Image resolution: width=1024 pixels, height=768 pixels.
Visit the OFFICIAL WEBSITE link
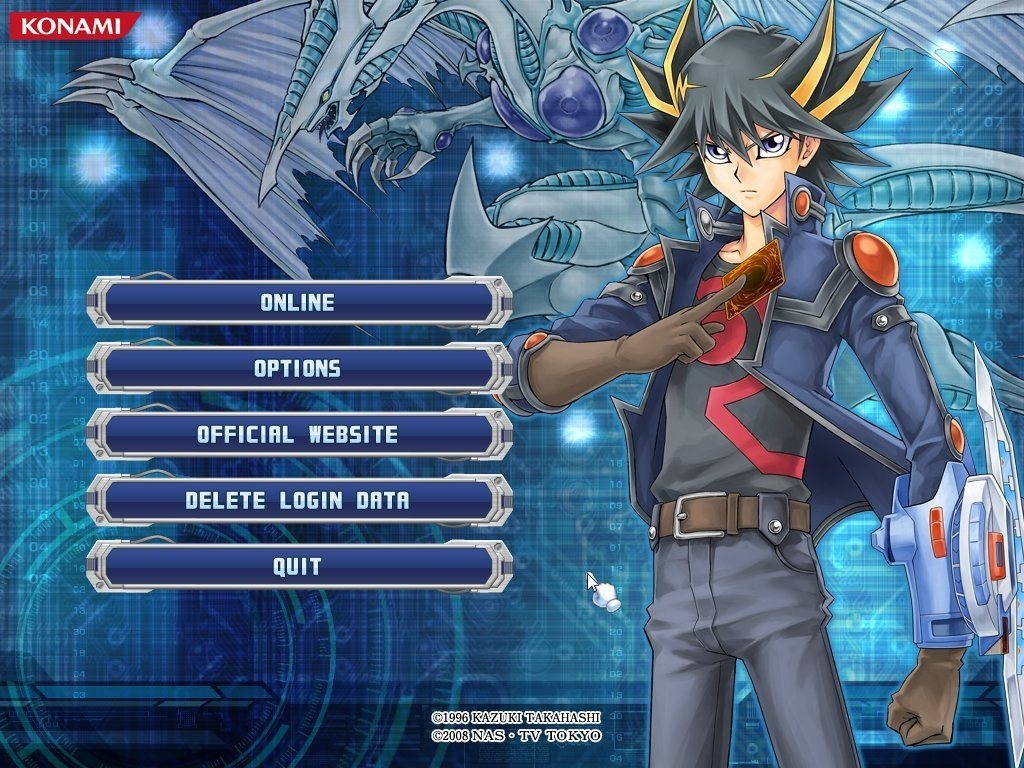click(x=298, y=434)
